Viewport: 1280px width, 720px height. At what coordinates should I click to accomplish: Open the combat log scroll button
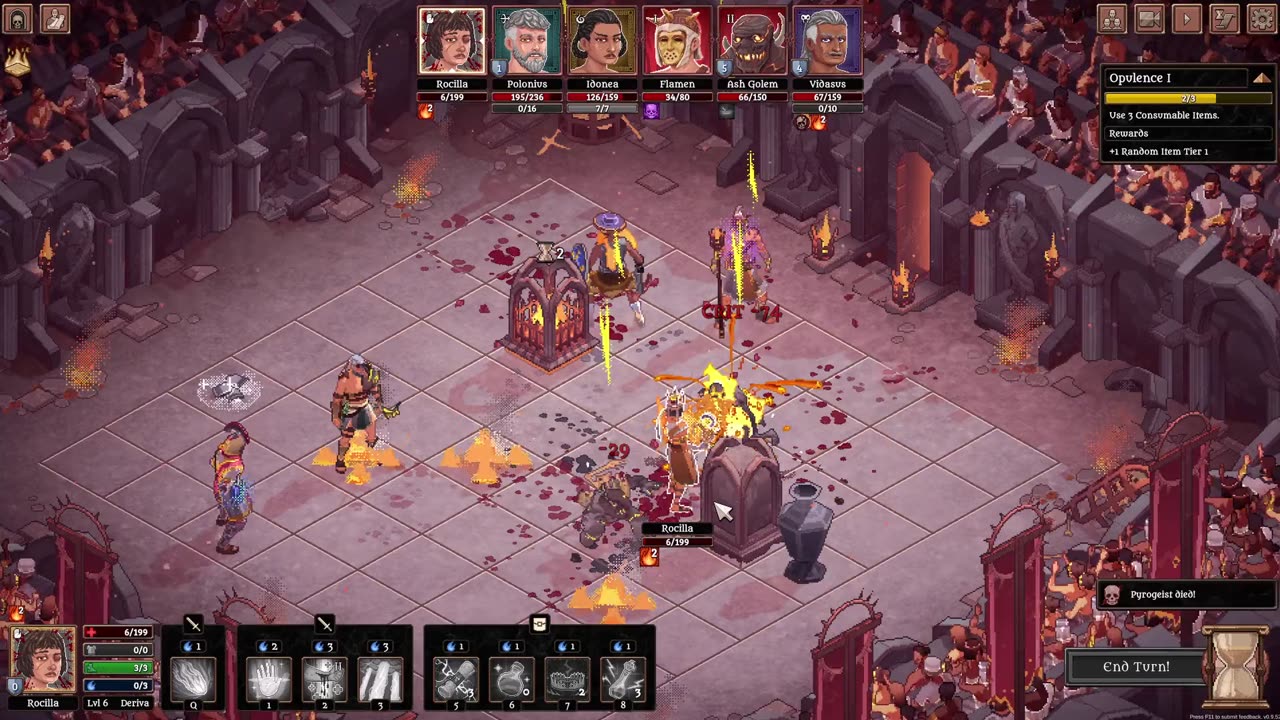coord(1225,19)
